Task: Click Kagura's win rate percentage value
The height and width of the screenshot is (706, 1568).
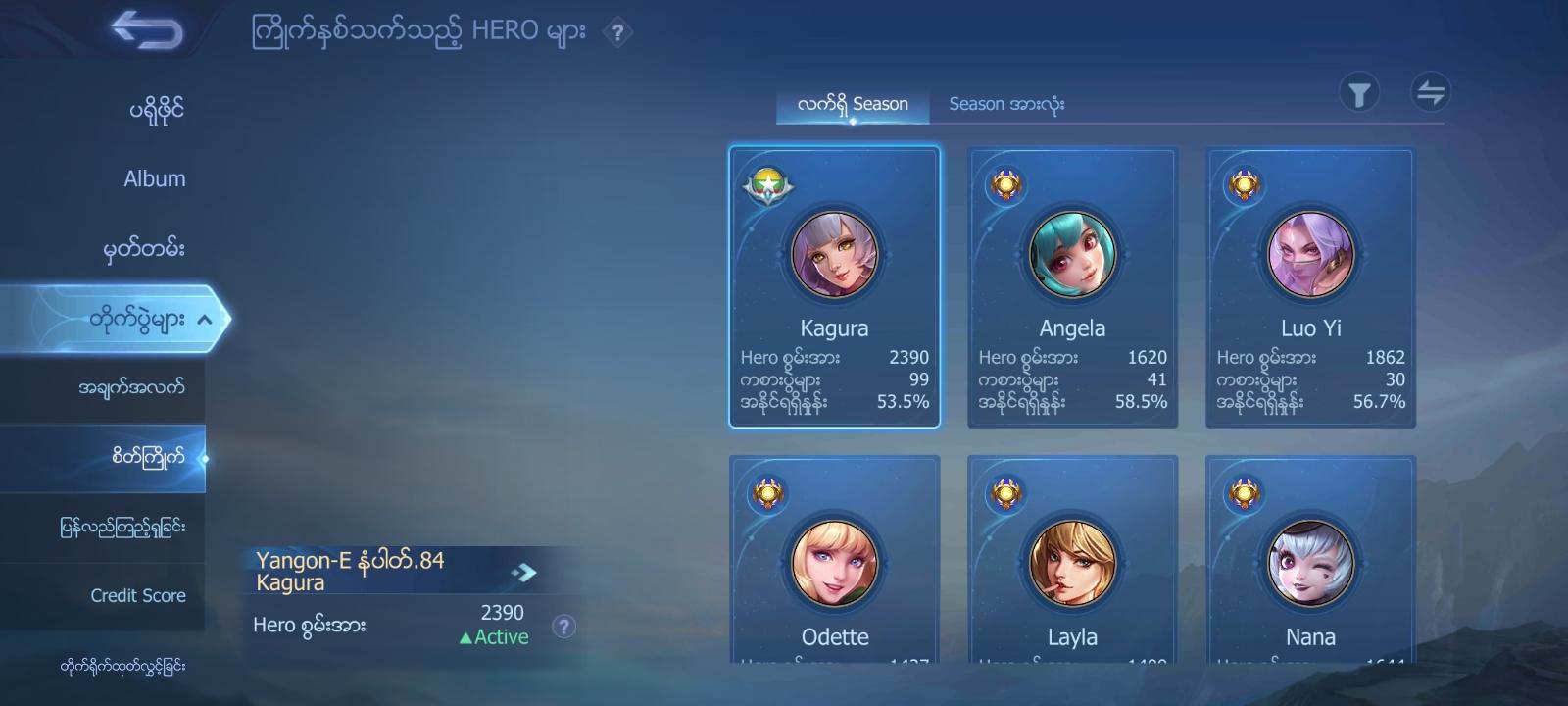Action: 904,402
